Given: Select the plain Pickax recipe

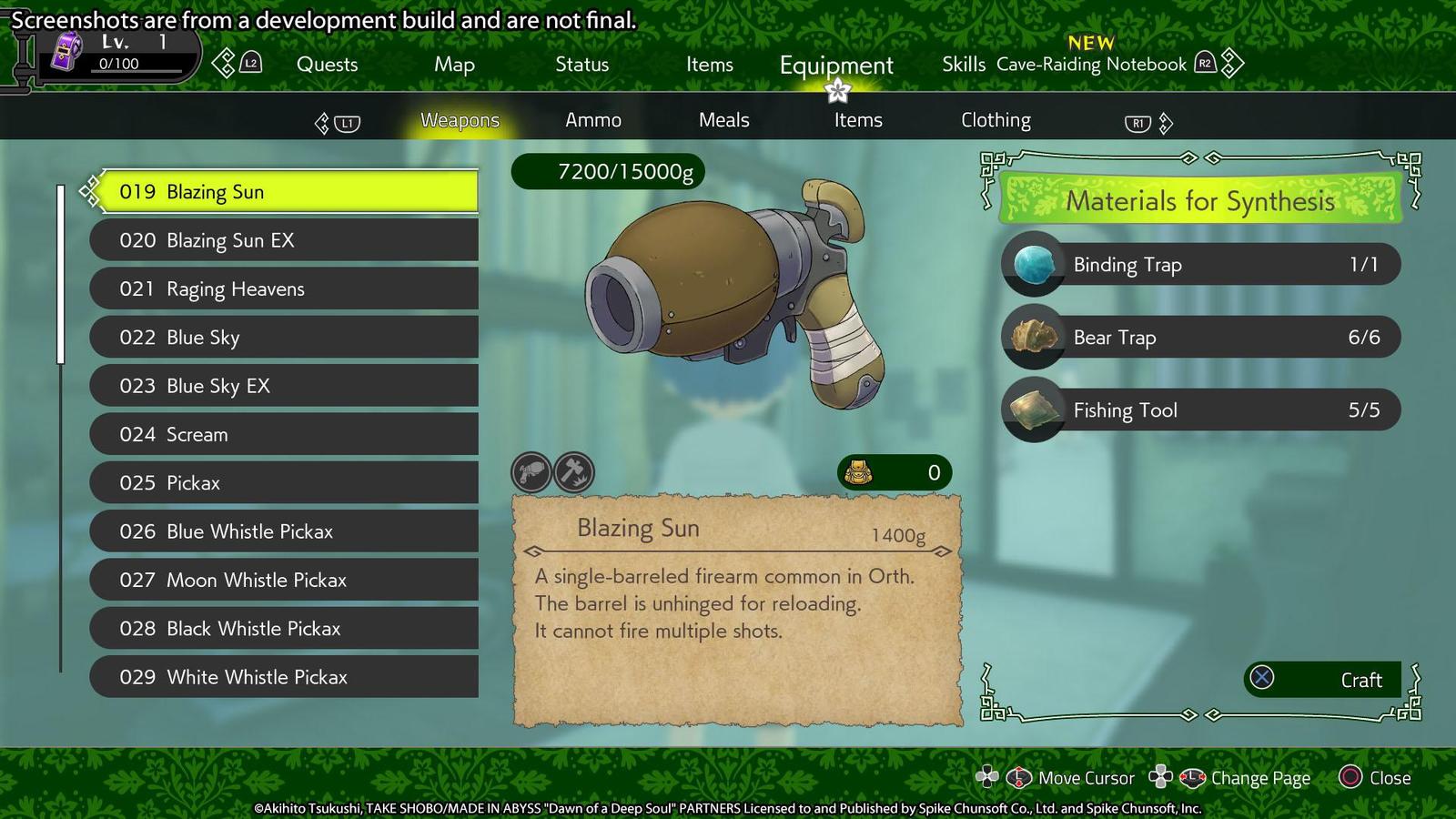Looking at the screenshot, I should [x=284, y=483].
